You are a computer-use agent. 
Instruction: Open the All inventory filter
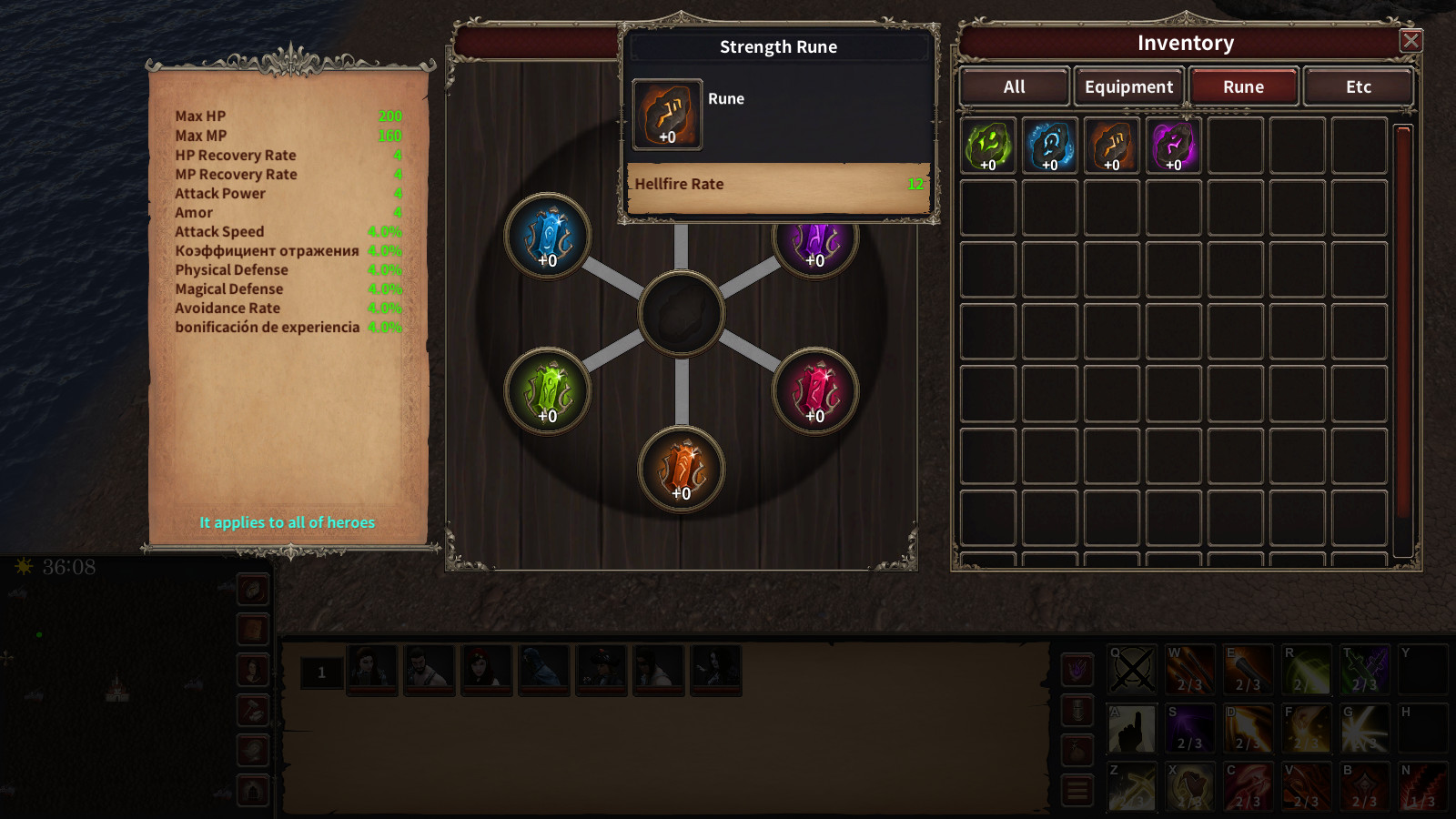click(1013, 86)
